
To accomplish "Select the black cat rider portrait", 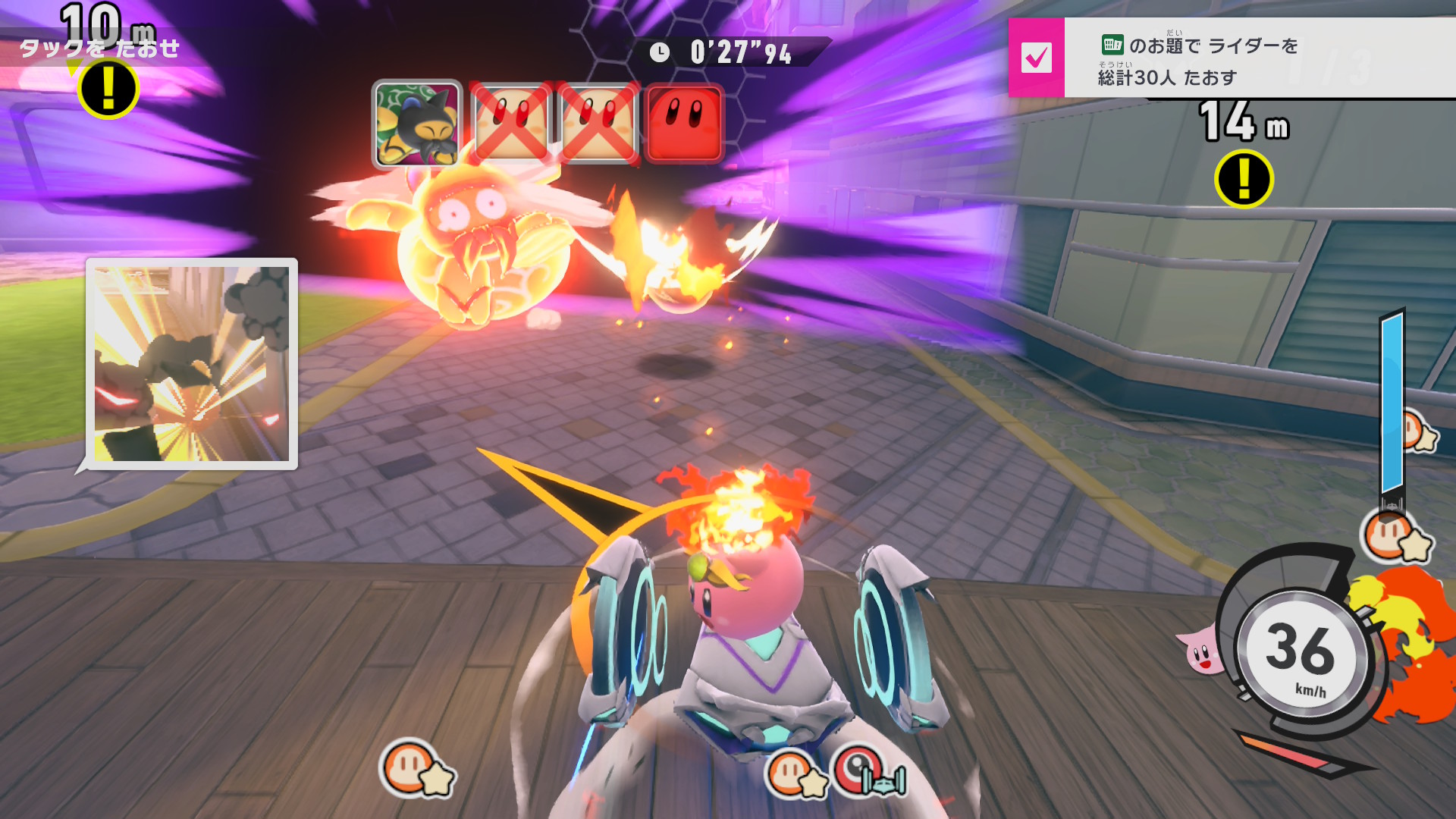I will click(x=417, y=124).
